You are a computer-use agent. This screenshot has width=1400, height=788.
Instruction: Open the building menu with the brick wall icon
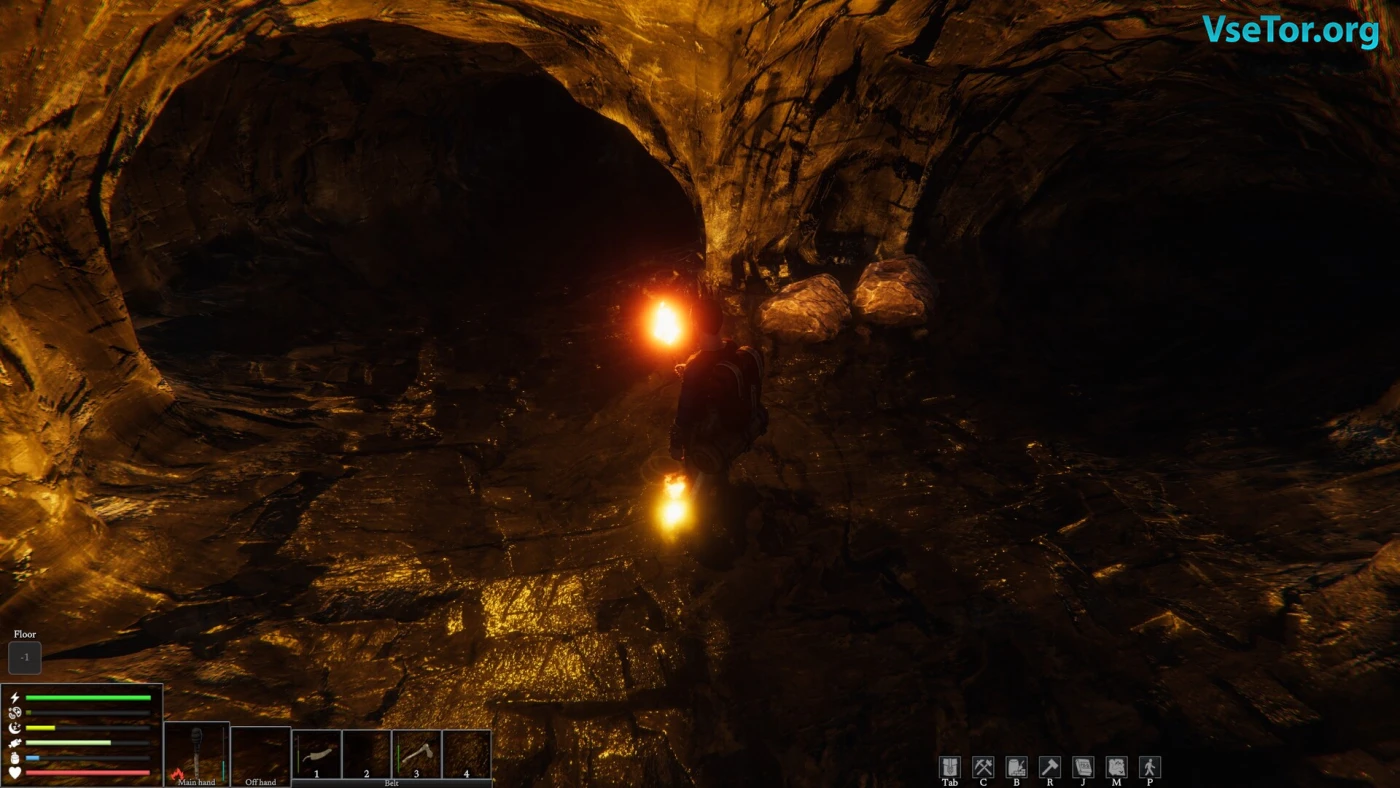tap(1016, 767)
